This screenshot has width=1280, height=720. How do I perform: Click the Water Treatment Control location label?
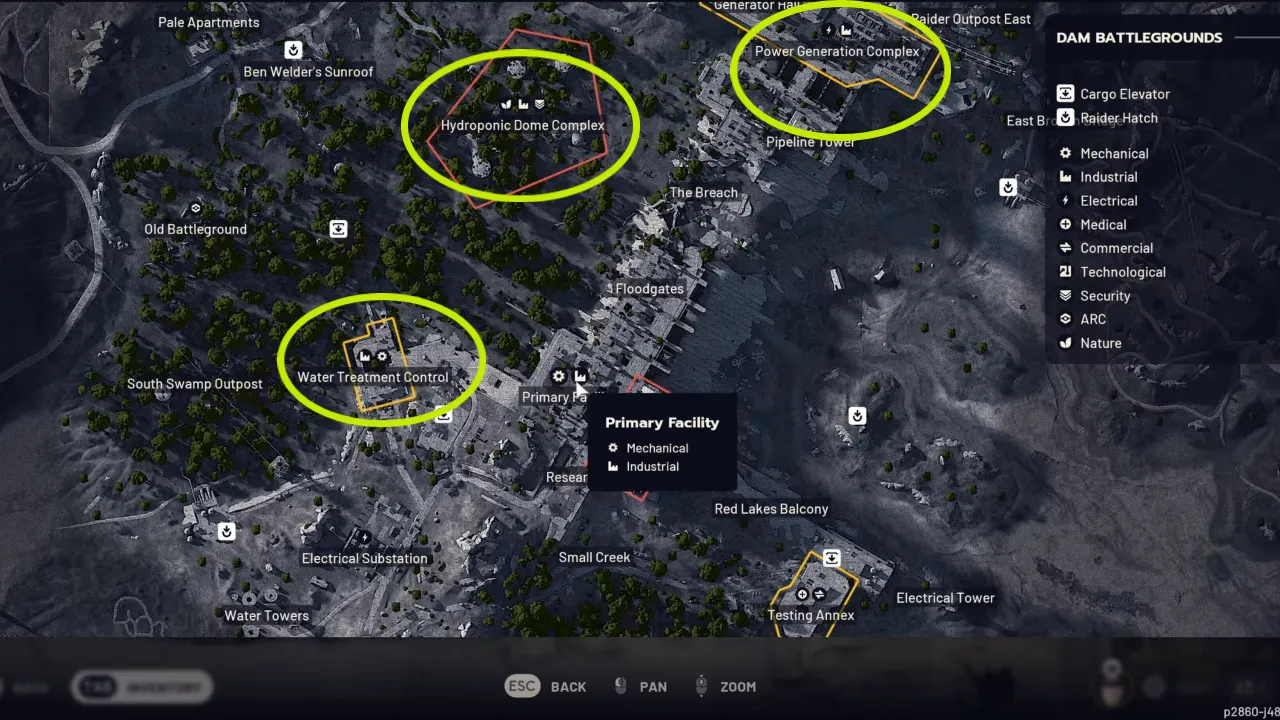pos(372,377)
